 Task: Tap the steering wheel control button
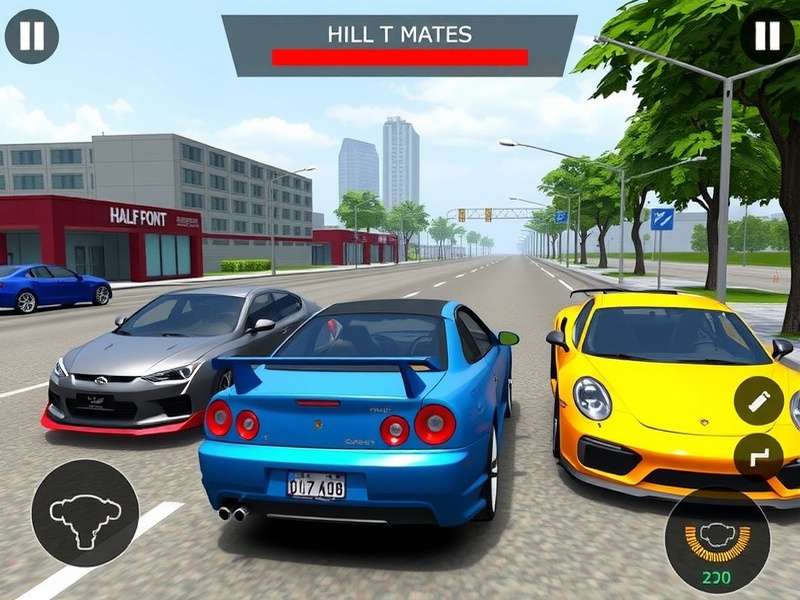coord(85,513)
